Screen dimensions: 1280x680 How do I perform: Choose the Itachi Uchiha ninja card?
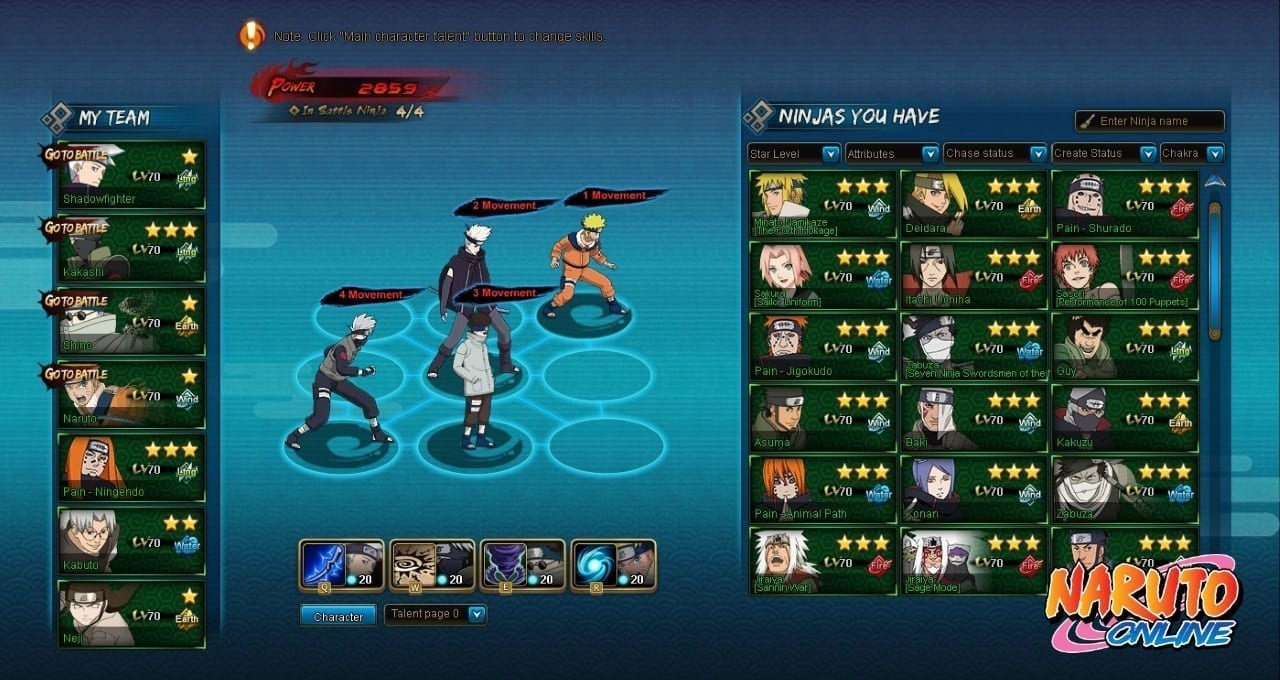973,275
